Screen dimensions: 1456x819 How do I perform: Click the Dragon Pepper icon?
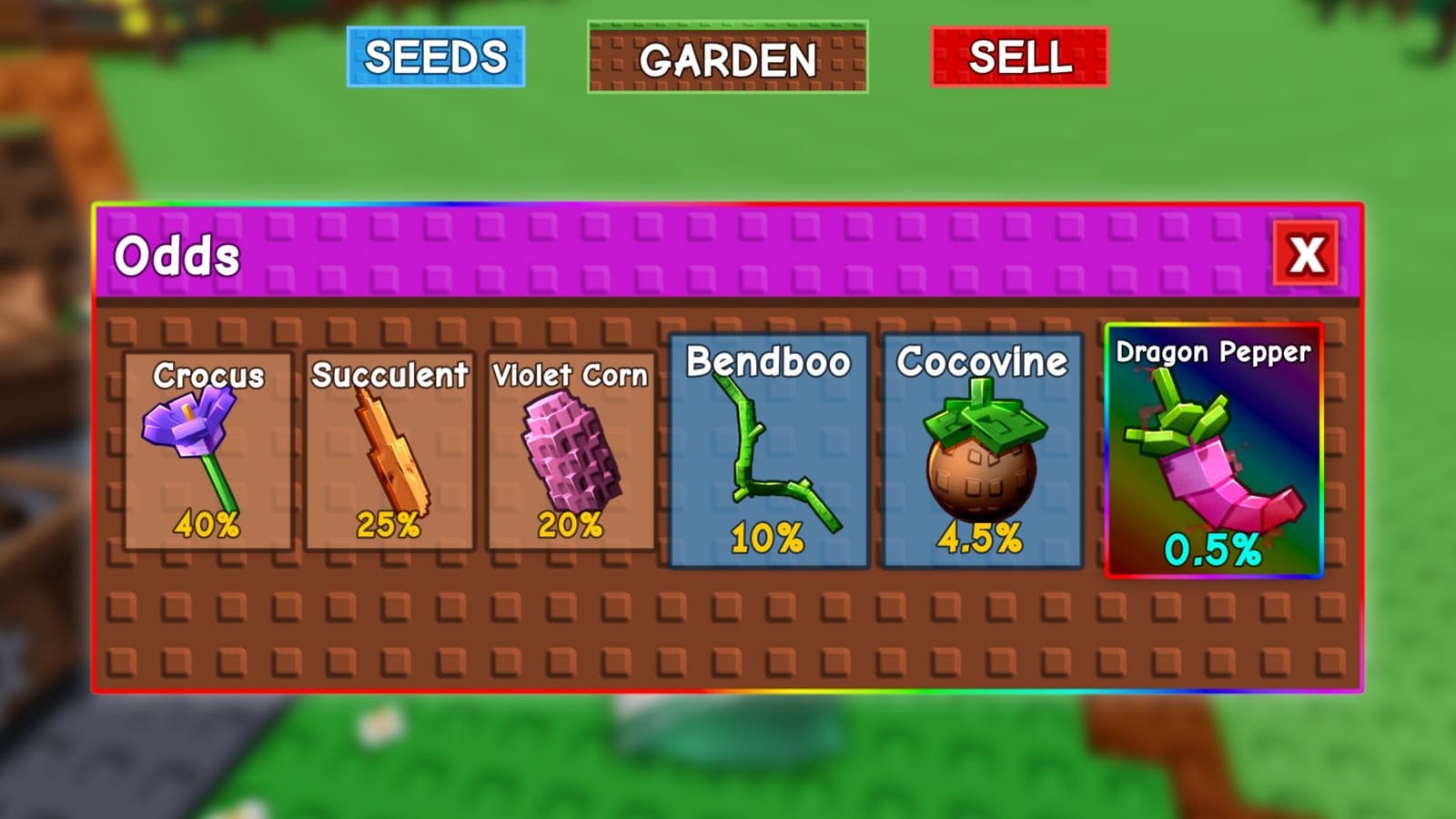[x=1210, y=464]
